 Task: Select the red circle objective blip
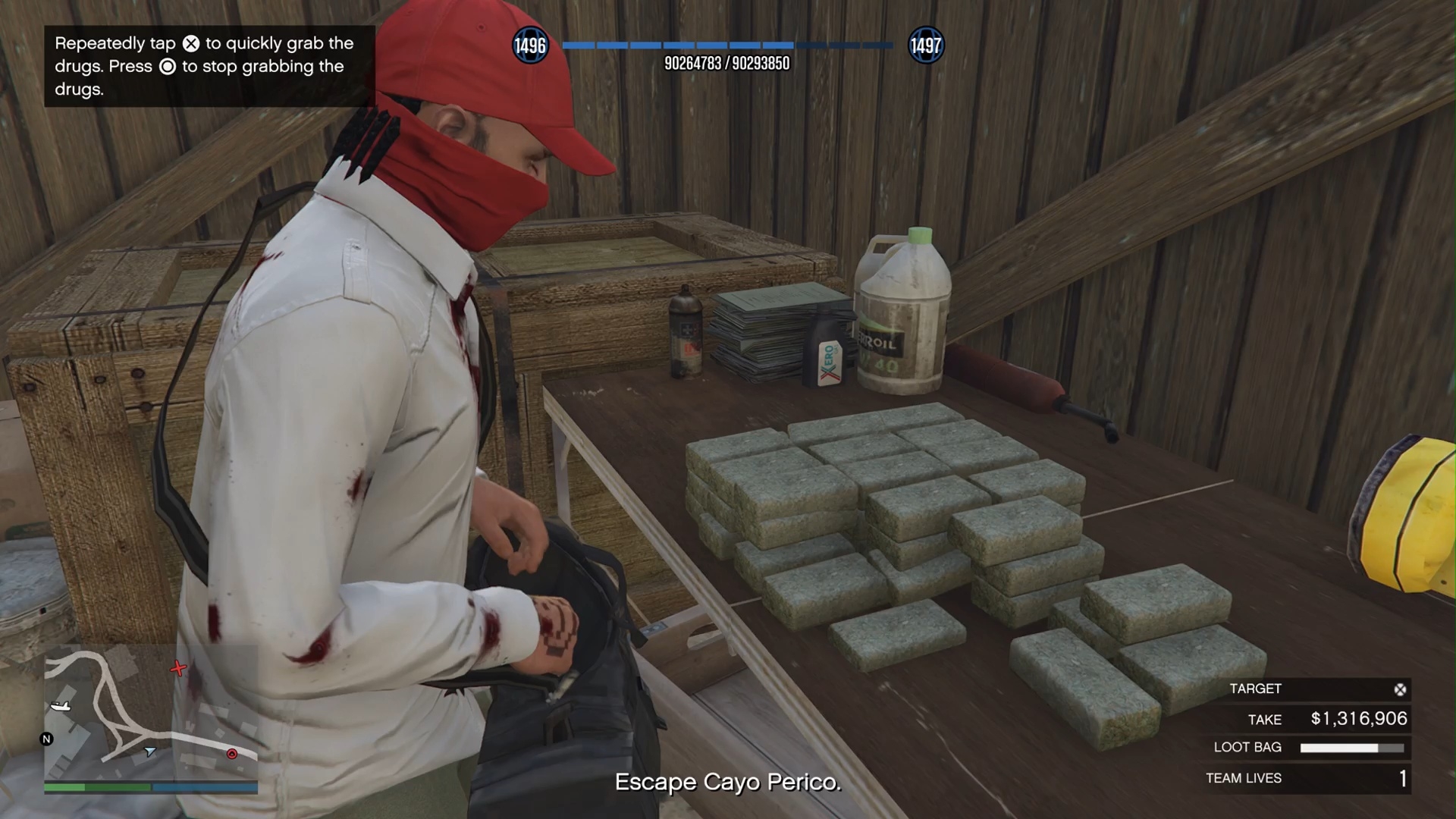tap(232, 753)
